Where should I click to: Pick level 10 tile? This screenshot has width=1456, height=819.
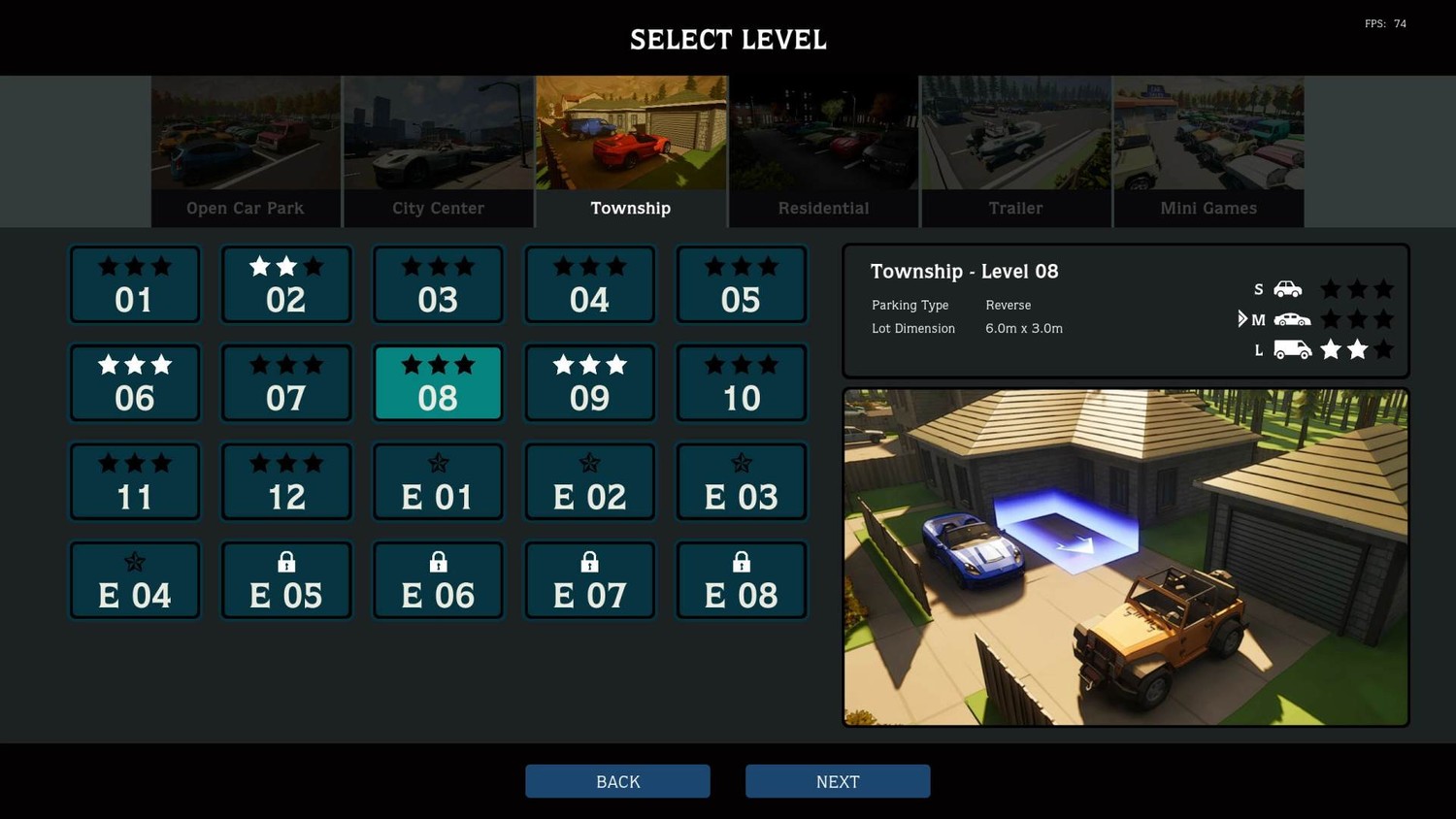click(742, 383)
